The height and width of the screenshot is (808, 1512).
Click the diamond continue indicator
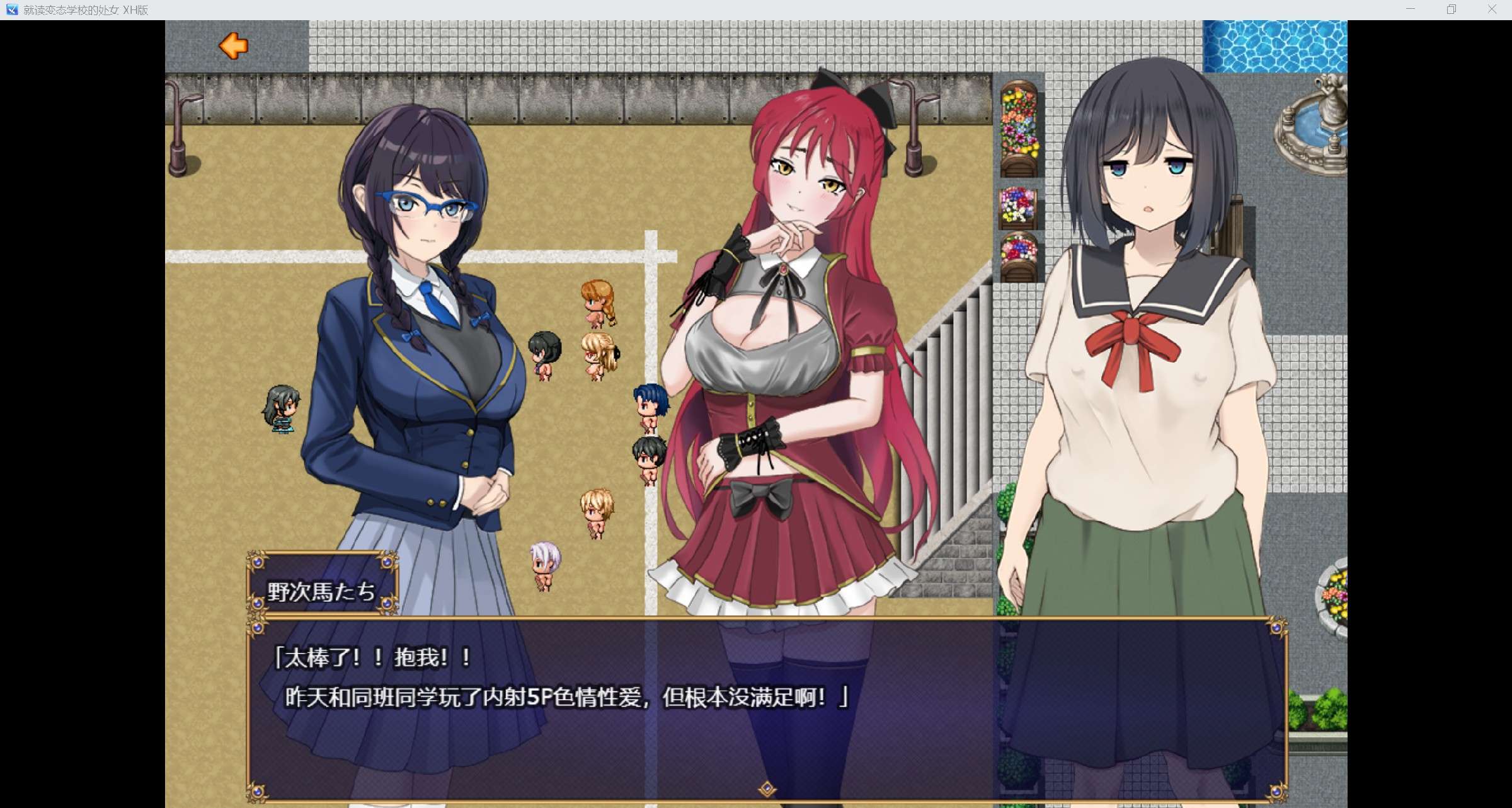[767, 788]
